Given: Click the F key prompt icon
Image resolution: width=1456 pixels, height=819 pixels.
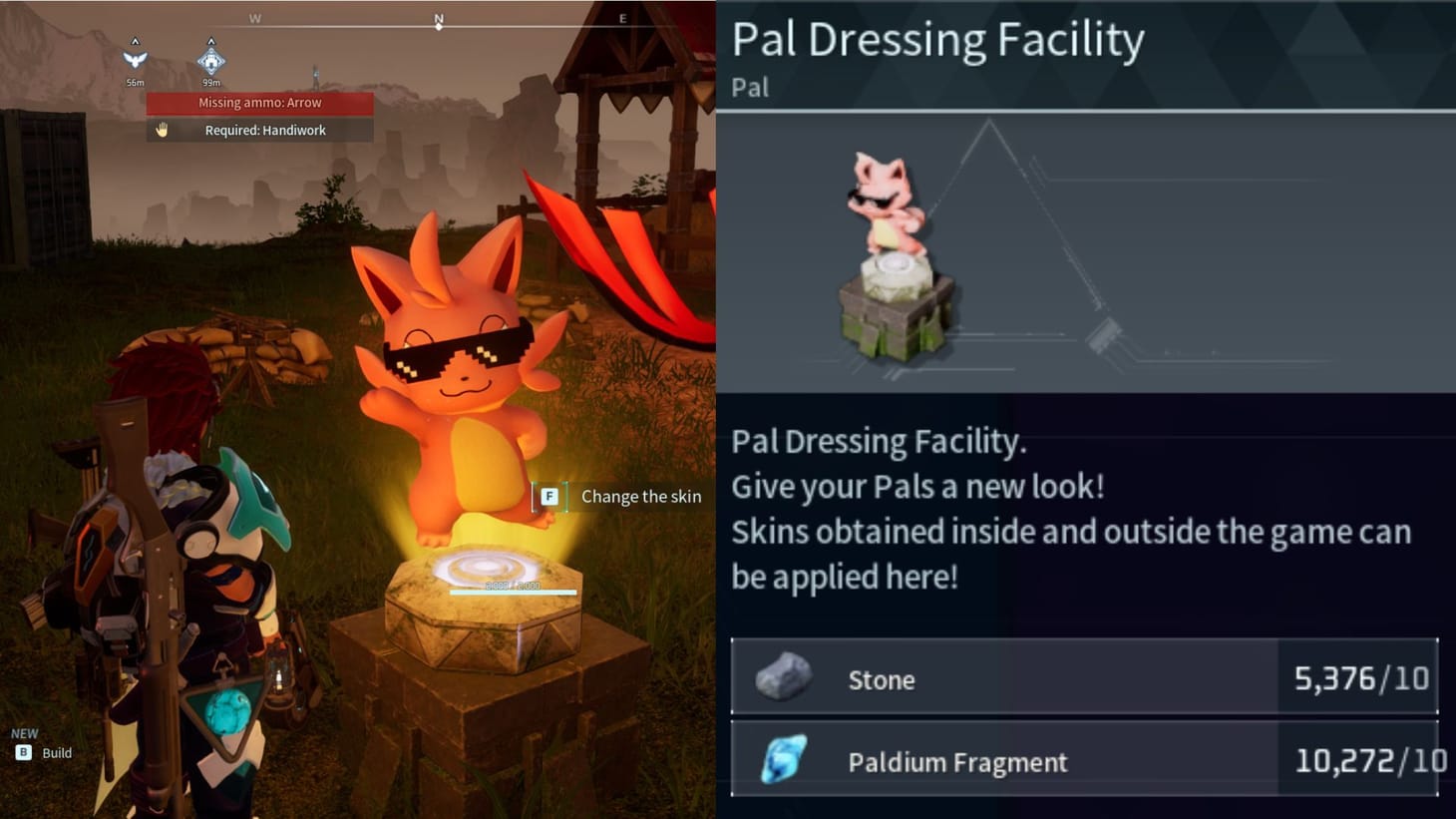Looking at the screenshot, I should [x=549, y=496].
